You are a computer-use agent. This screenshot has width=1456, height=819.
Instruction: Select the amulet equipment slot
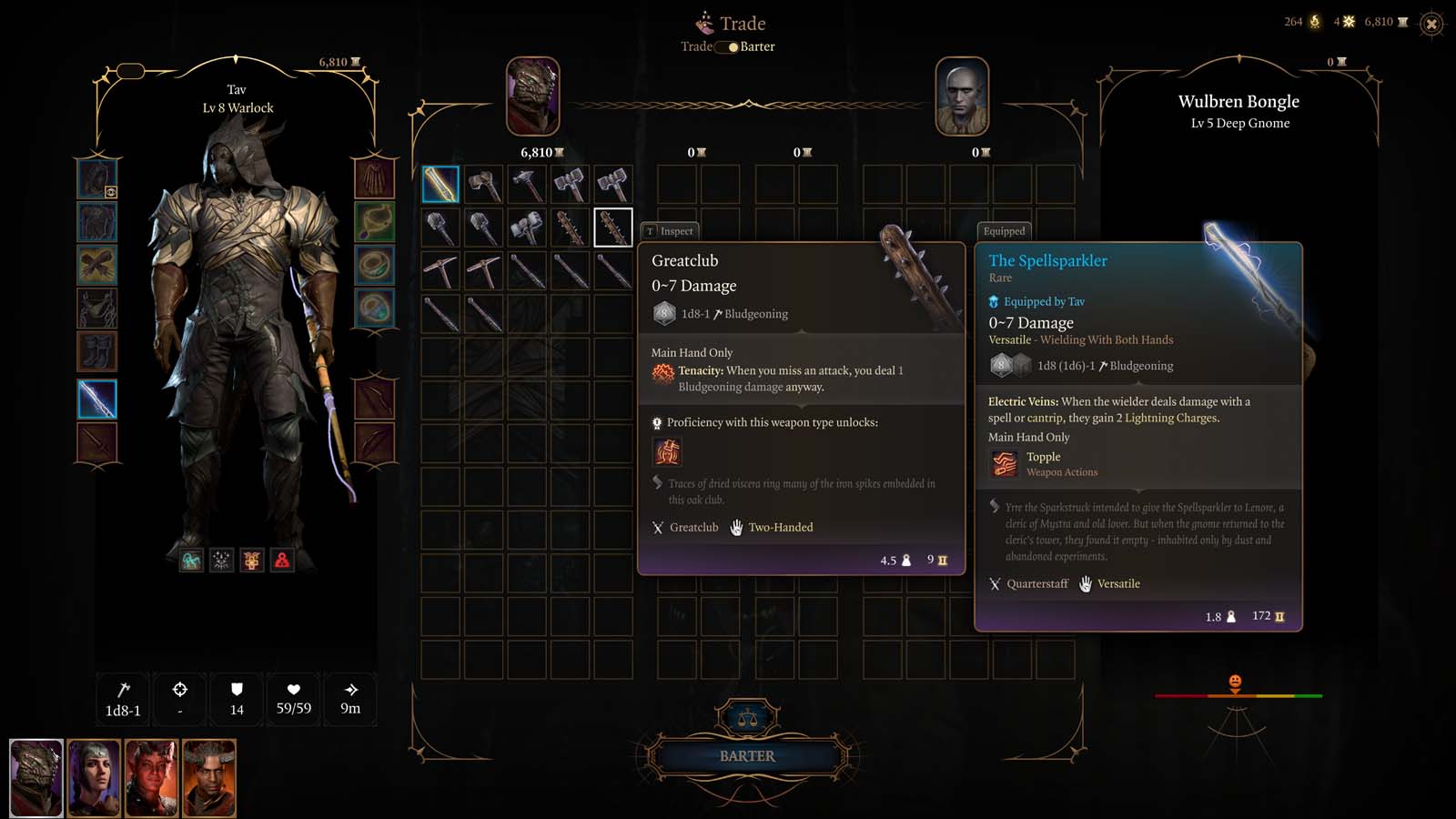pyautogui.click(x=374, y=222)
